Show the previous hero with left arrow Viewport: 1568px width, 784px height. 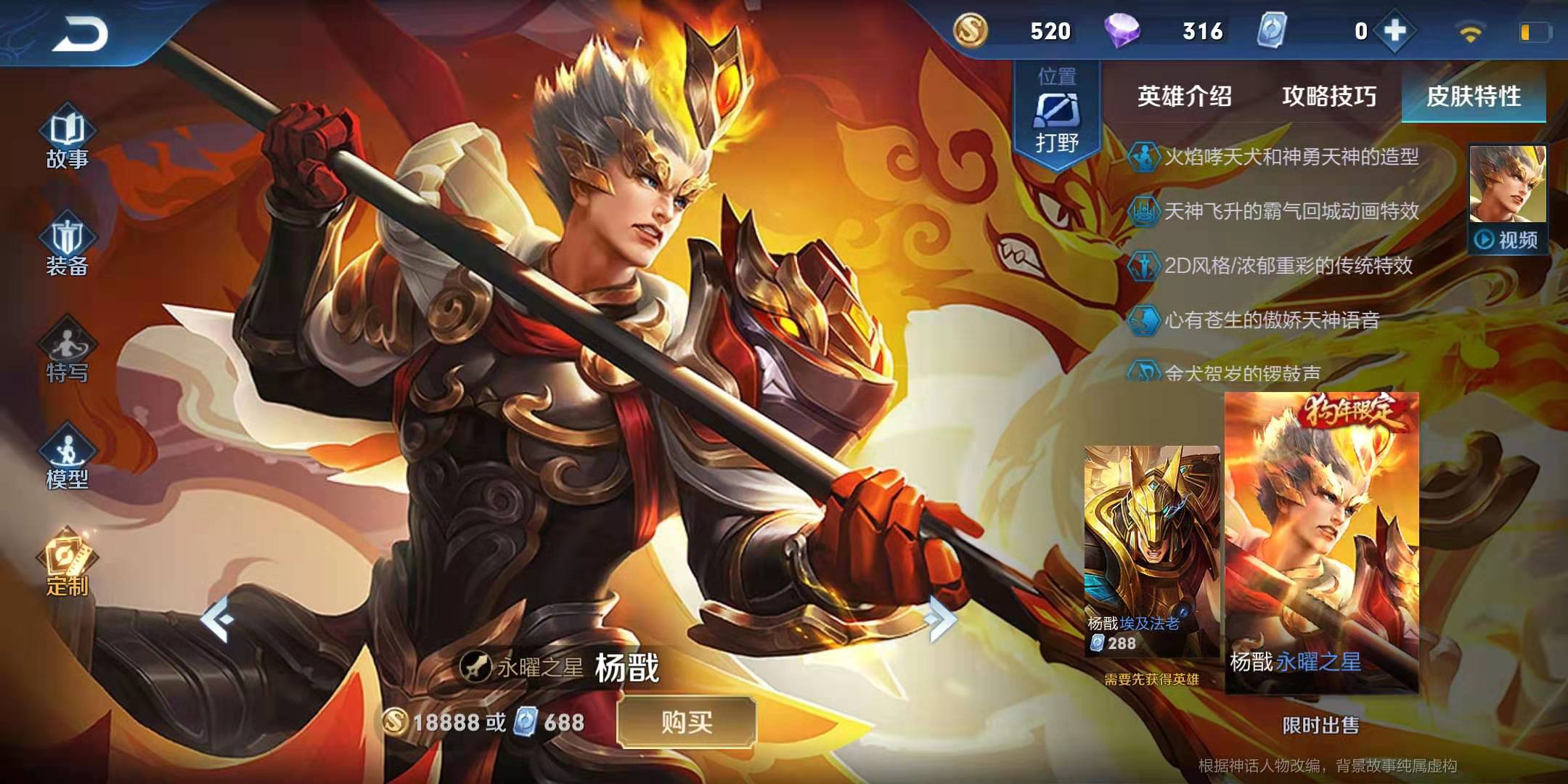click(x=217, y=619)
